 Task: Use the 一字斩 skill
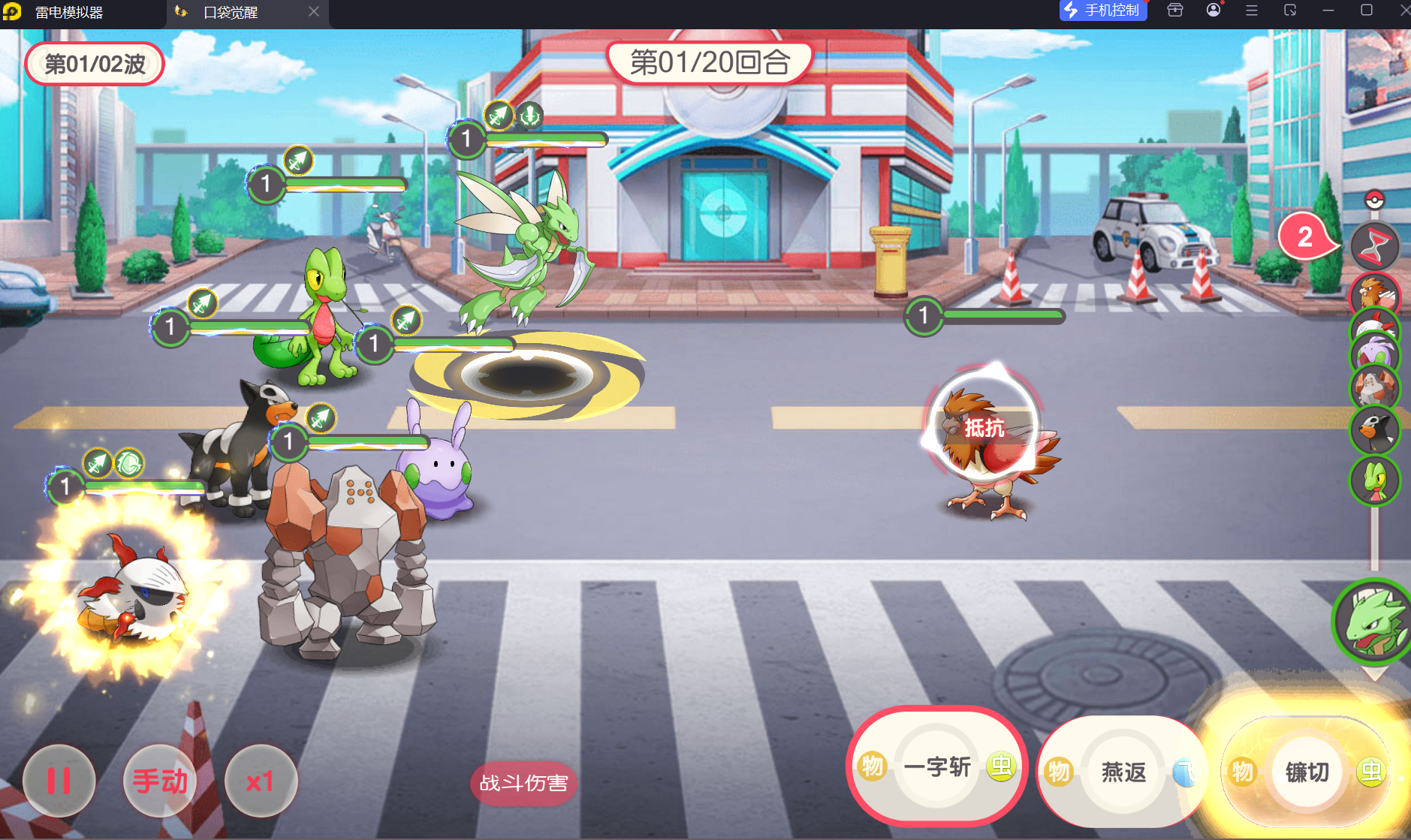pos(937,767)
